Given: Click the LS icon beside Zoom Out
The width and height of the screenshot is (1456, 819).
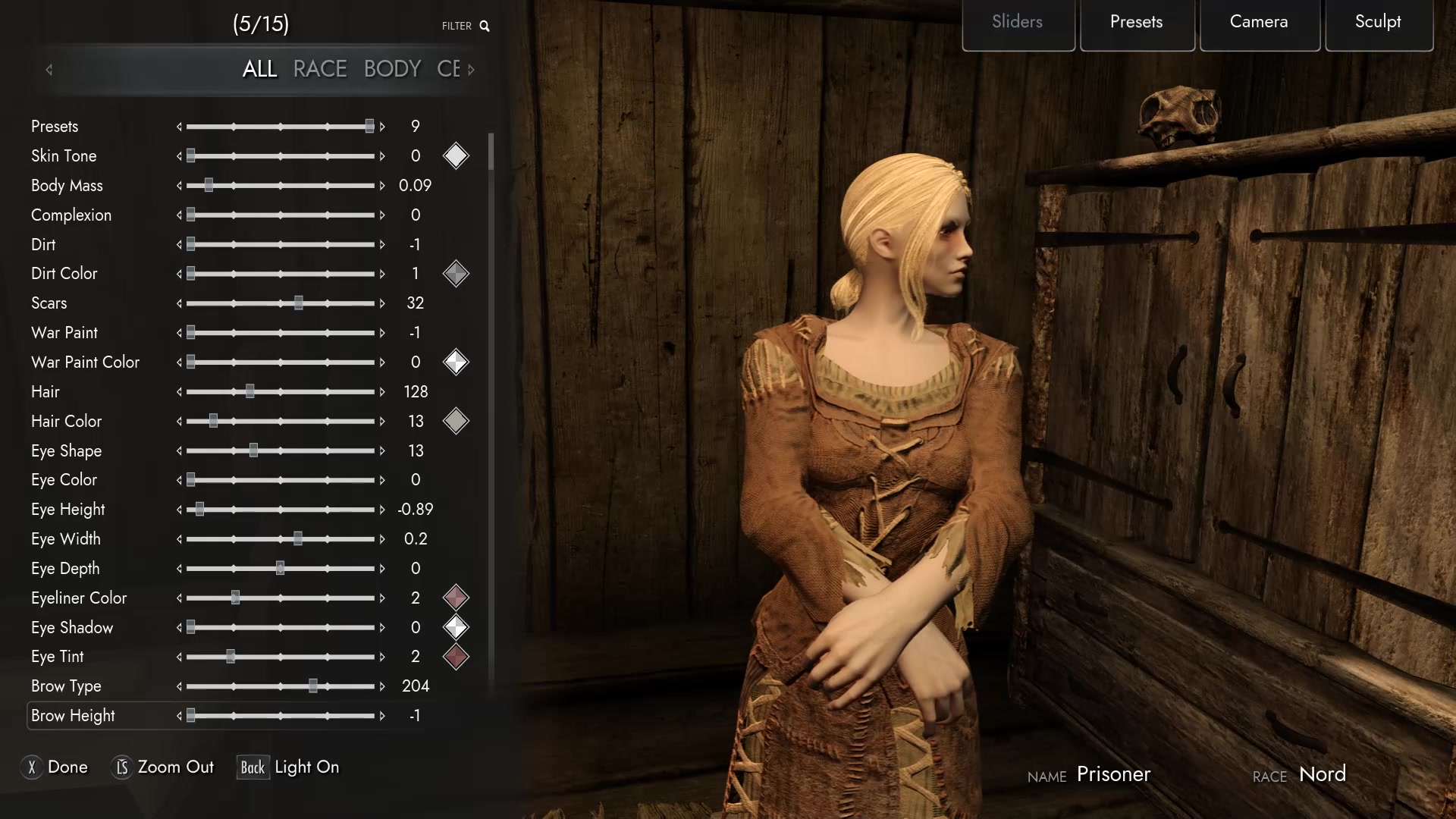Looking at the screenshot, I should pyautogui.click(x=121, y=767).
